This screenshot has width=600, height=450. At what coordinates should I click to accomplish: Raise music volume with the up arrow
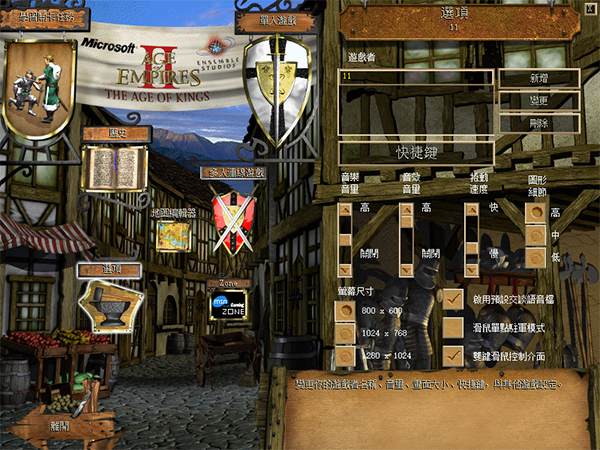(x=345, y=210)
